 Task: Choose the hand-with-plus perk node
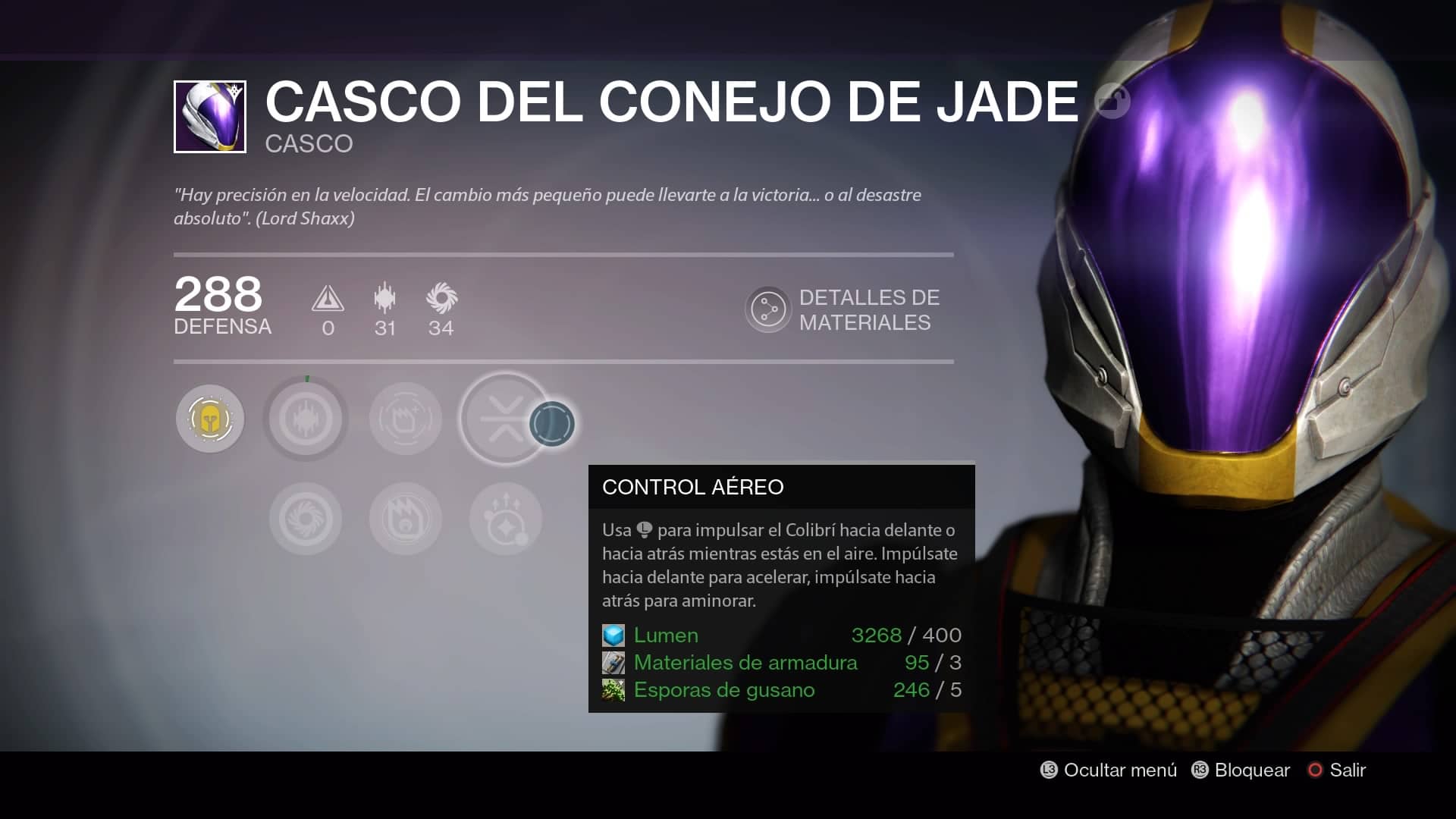click(406, 419)
